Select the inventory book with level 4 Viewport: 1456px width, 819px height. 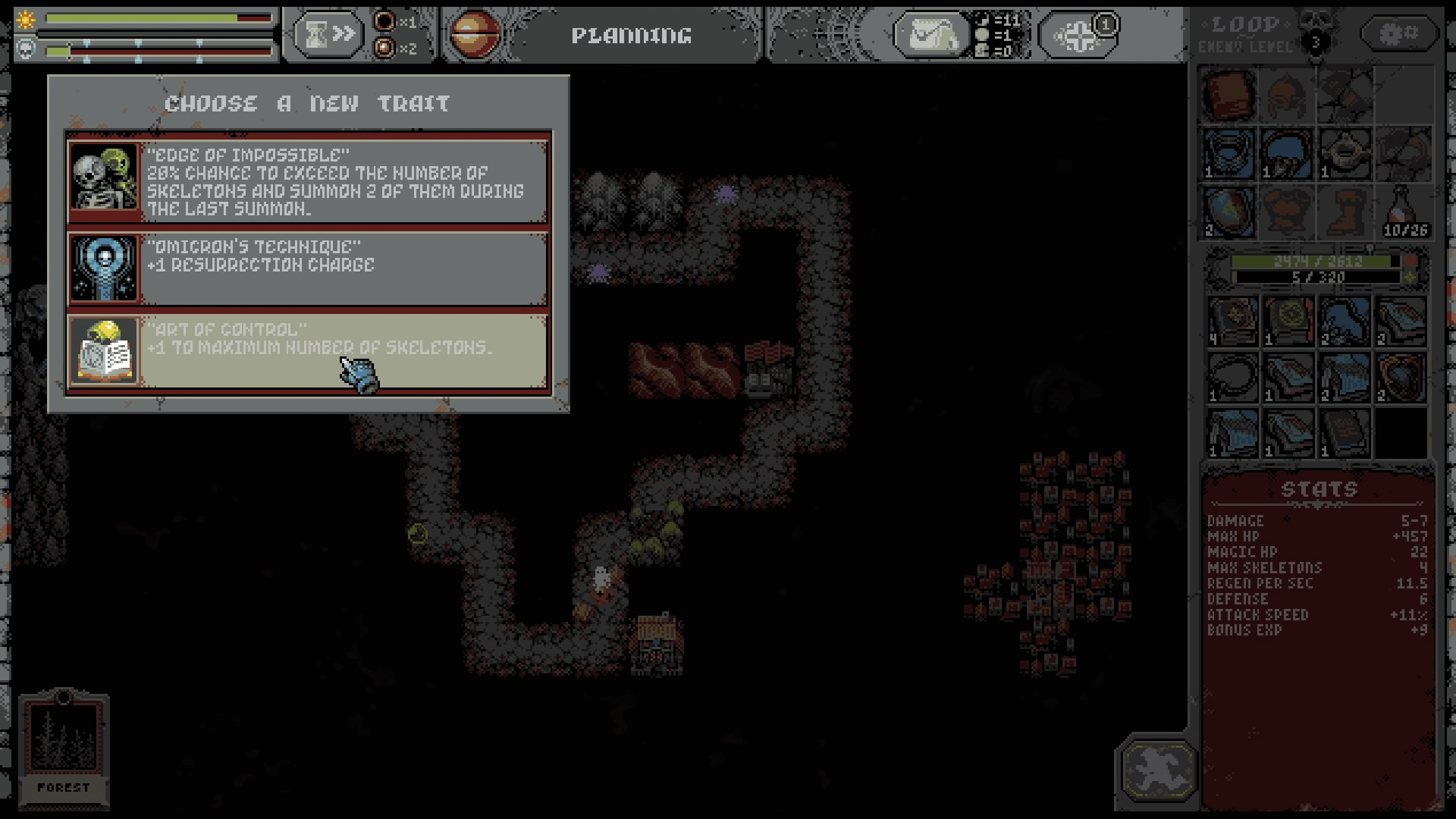1233,321
